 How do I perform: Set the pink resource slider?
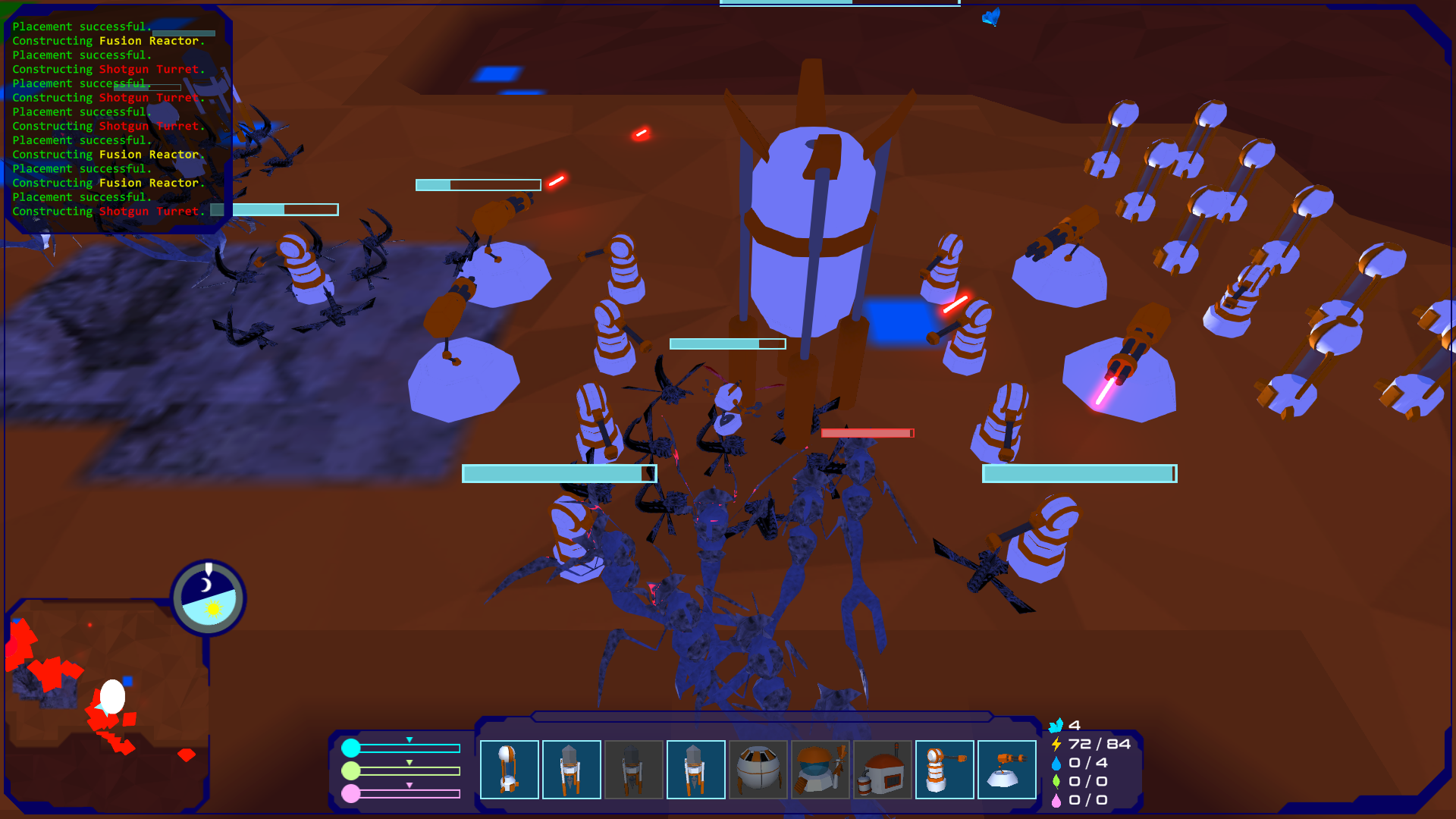pos(409,794)
